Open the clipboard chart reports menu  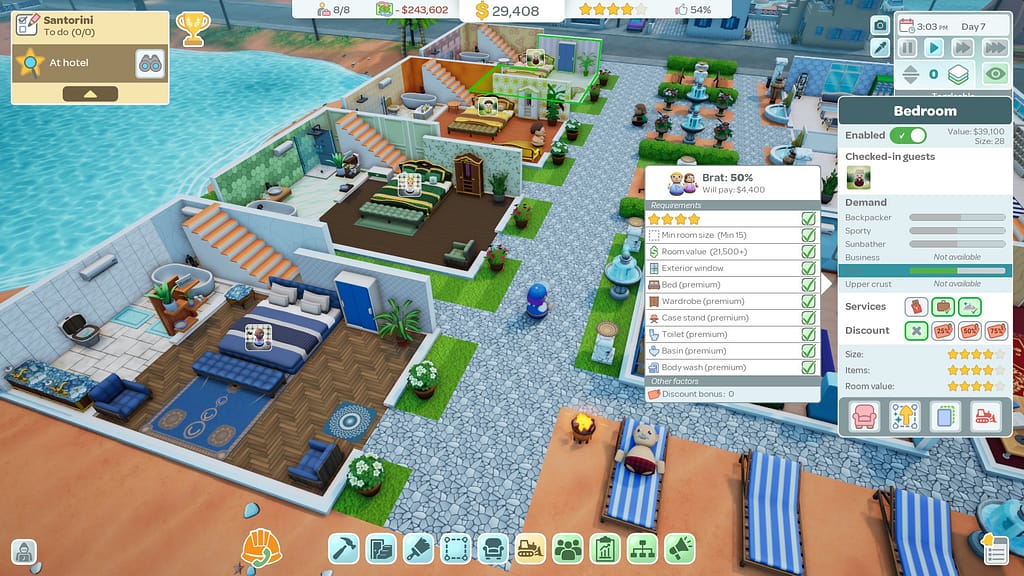click(605, 548)
